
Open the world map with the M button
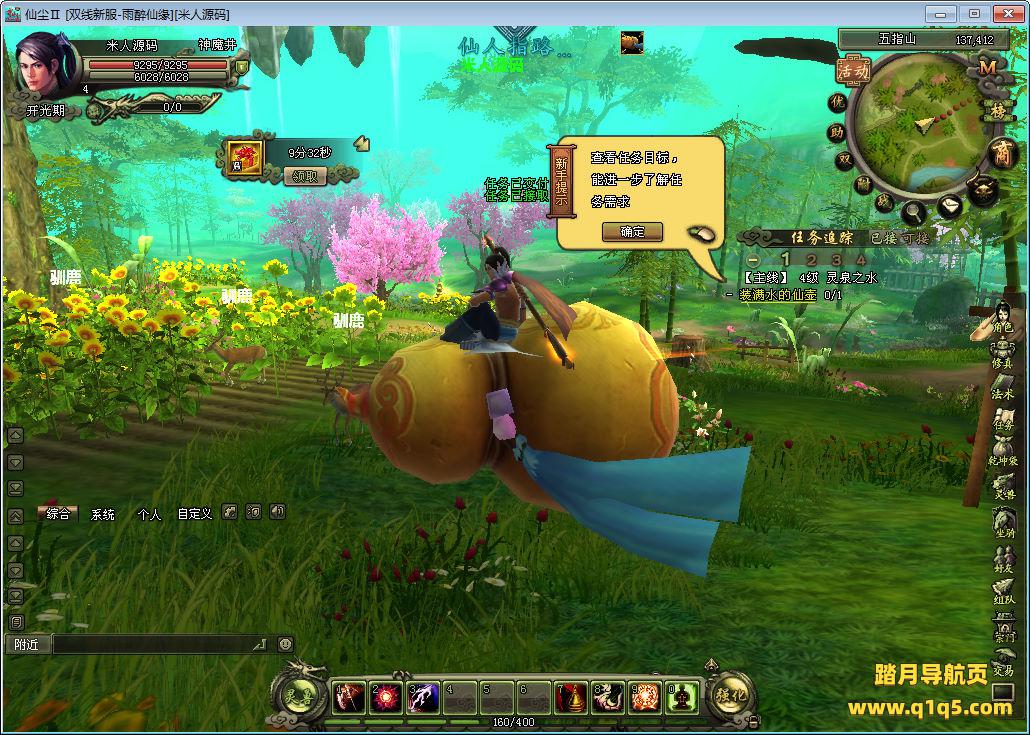986,67
